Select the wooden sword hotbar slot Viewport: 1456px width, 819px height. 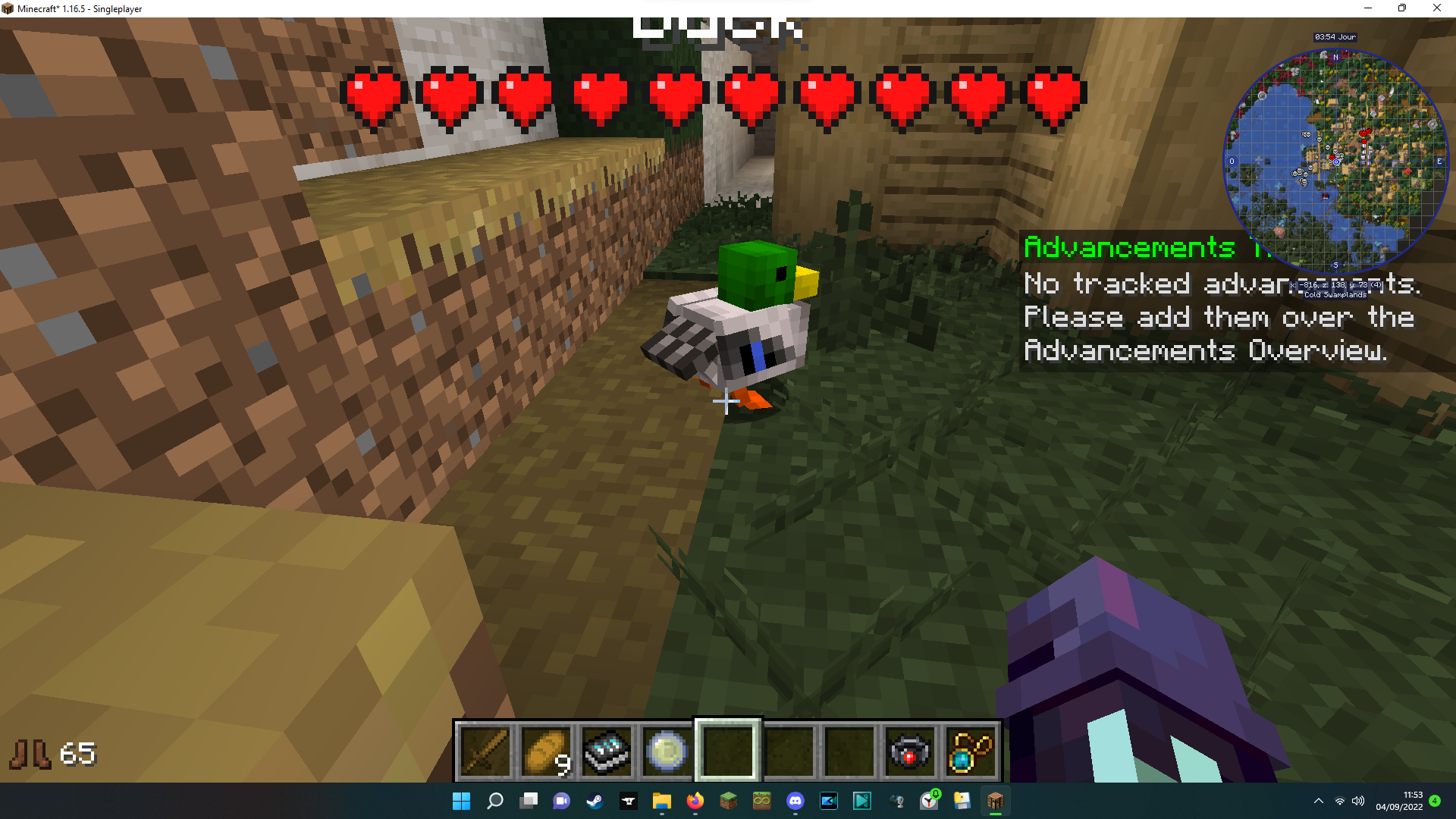[x=485, y=751]
